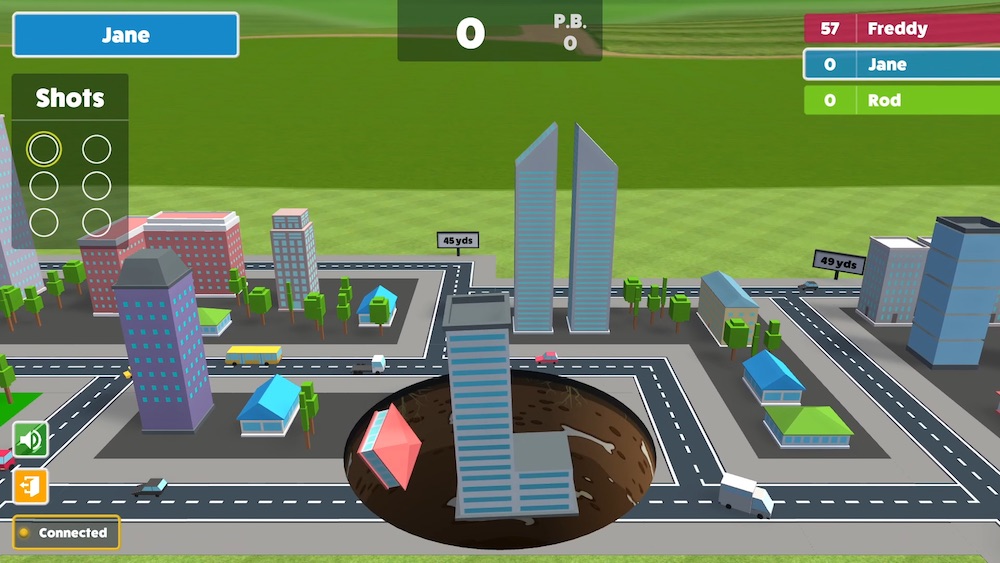Click the Connected status indicator
Image resolution: width=1000 pixels, height=563 pixels.
66,533
